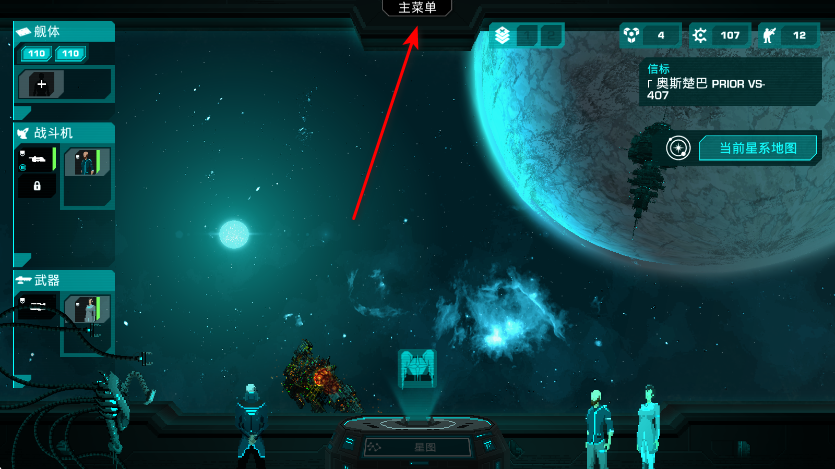Open the 主菜单 main menu

point(417,8)
